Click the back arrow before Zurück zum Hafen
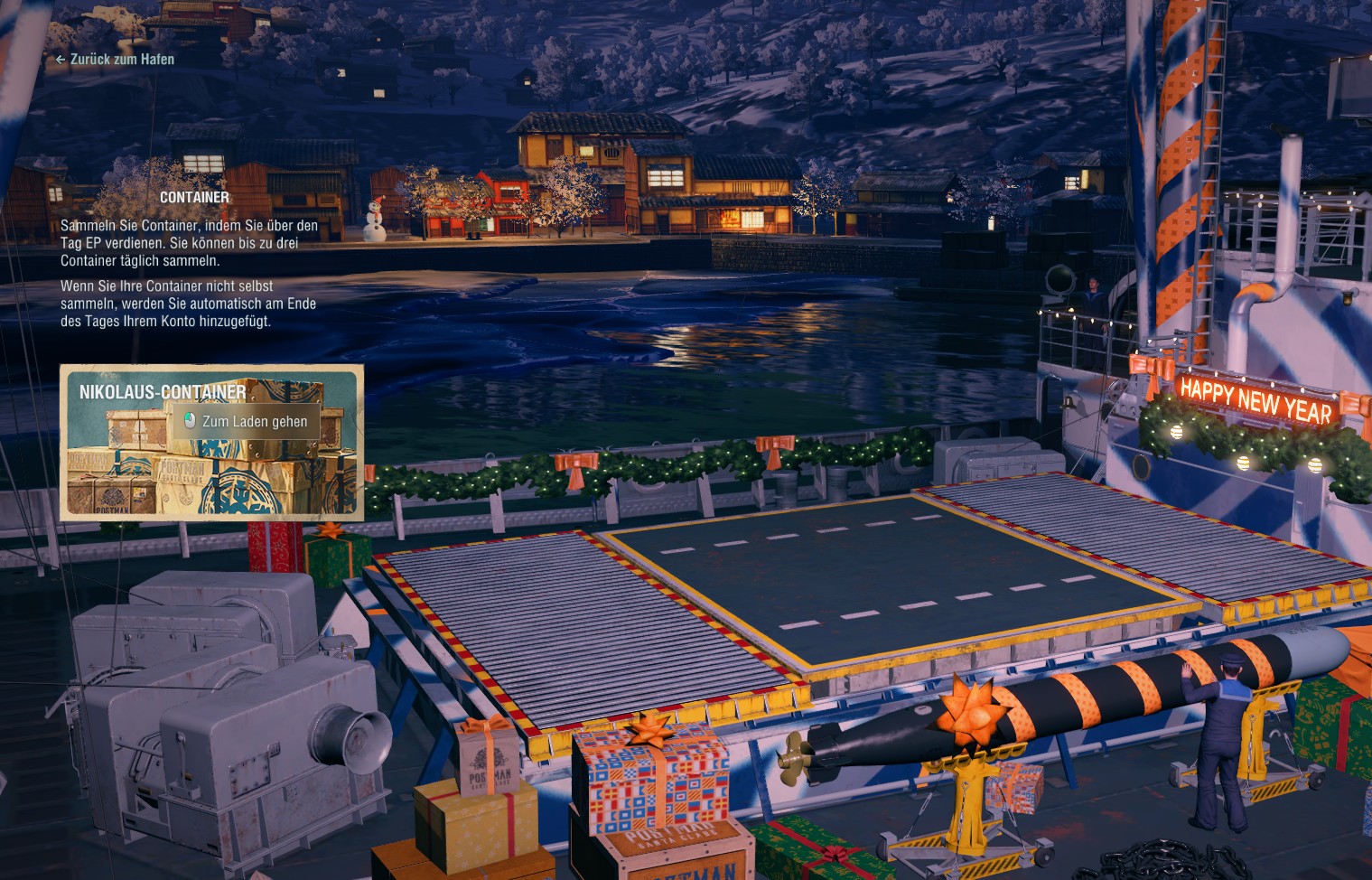The height and width of the screenshot is (880, 1372). pos(61,60)
